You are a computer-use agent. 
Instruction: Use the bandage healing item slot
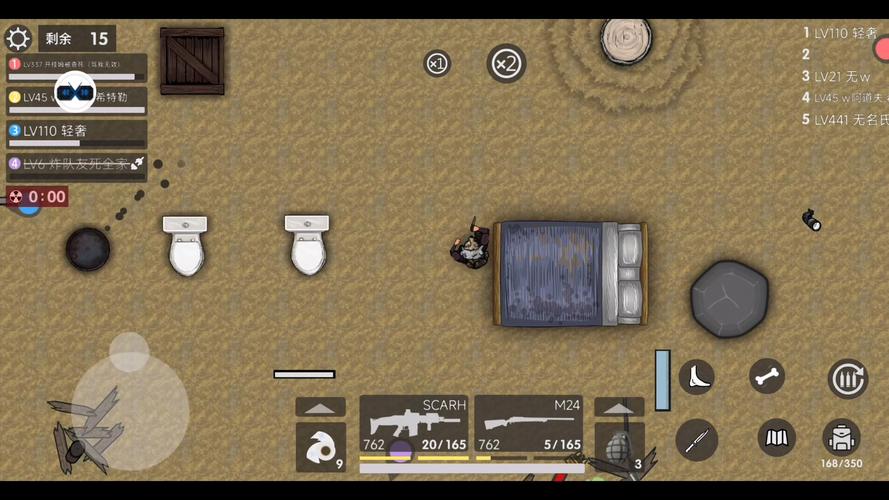coord(320,446)
